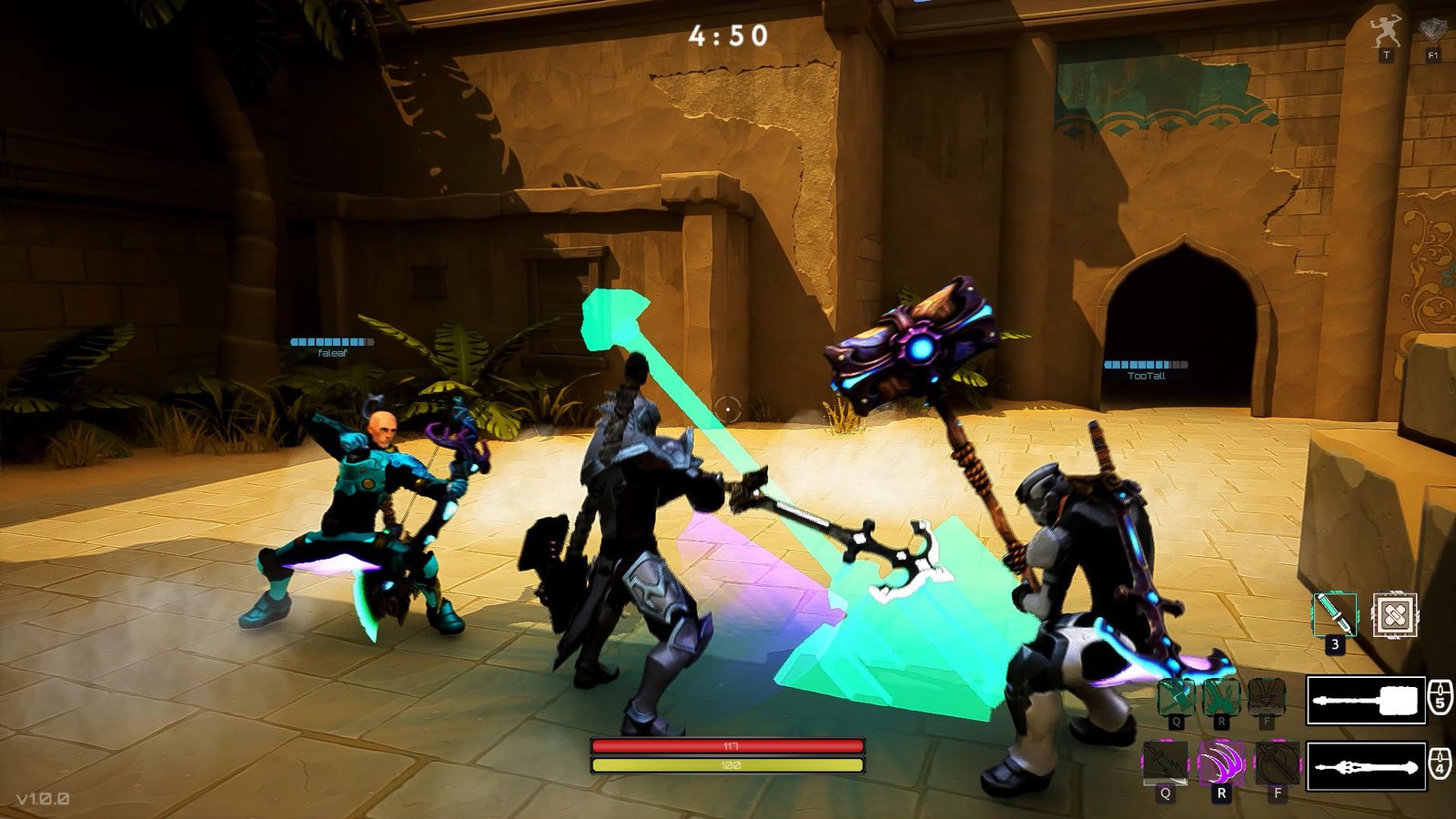The height and width of the screenshot is (819, 1456).
Task: Trigger the purple-framed falling dagger ability
Action: (1165, 763)
